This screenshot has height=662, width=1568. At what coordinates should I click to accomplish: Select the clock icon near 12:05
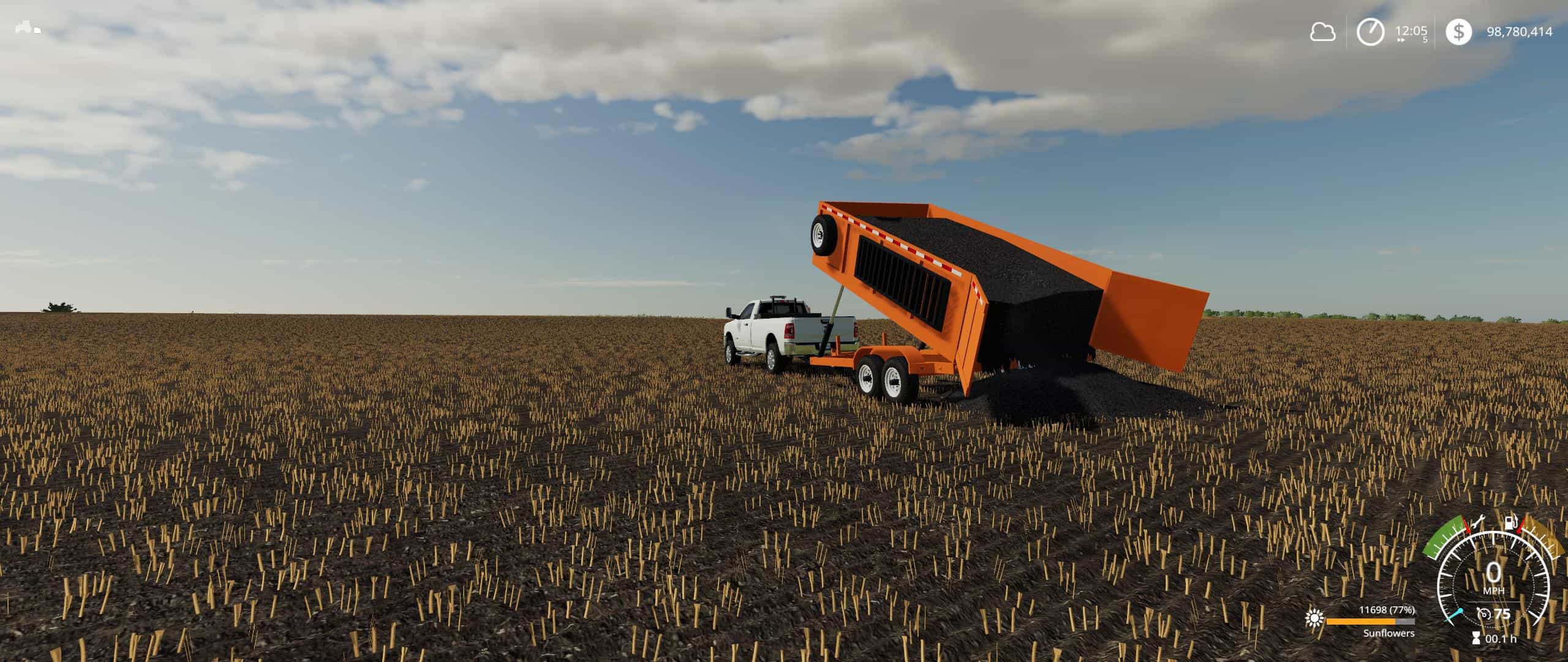(1370, 32)
